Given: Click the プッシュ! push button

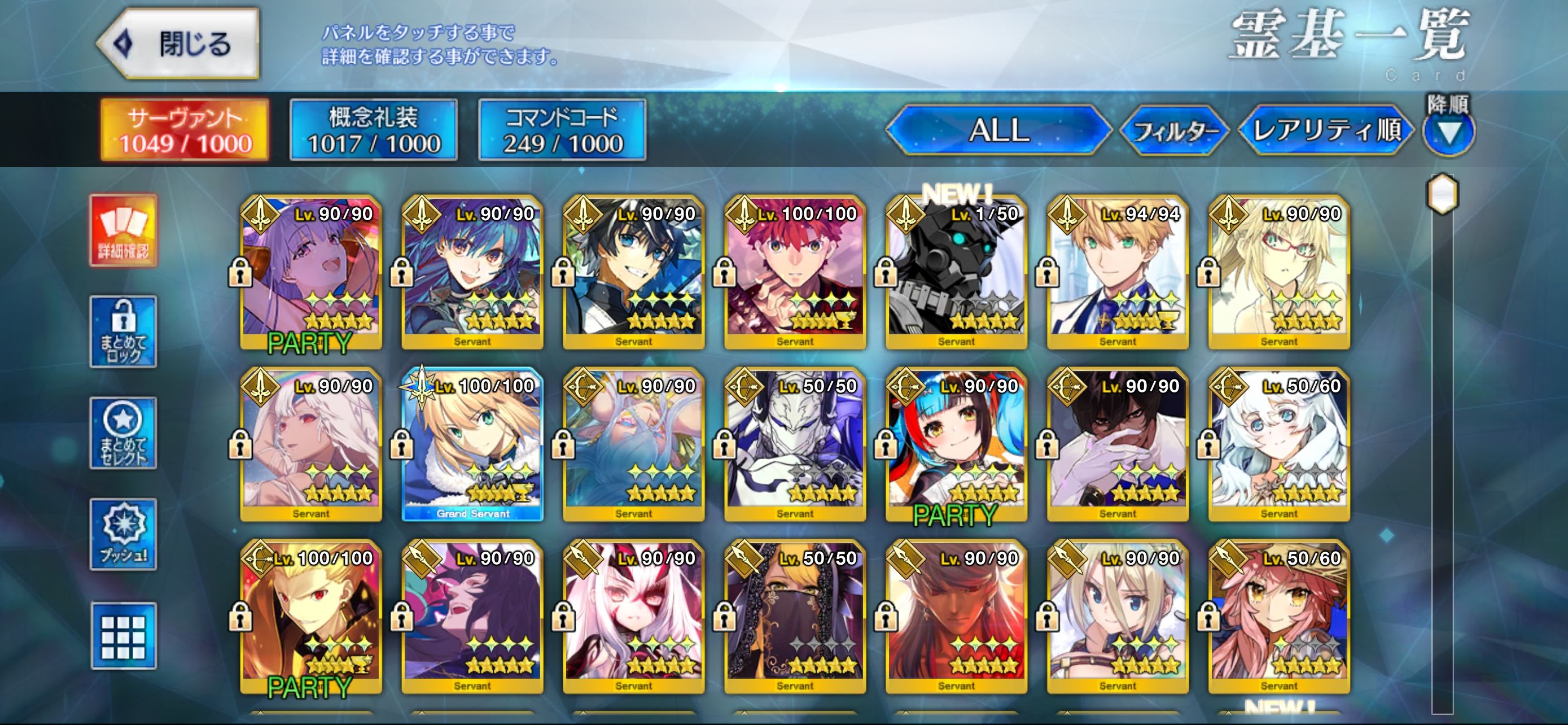Looking at the screenshot, I should point(124,535).
